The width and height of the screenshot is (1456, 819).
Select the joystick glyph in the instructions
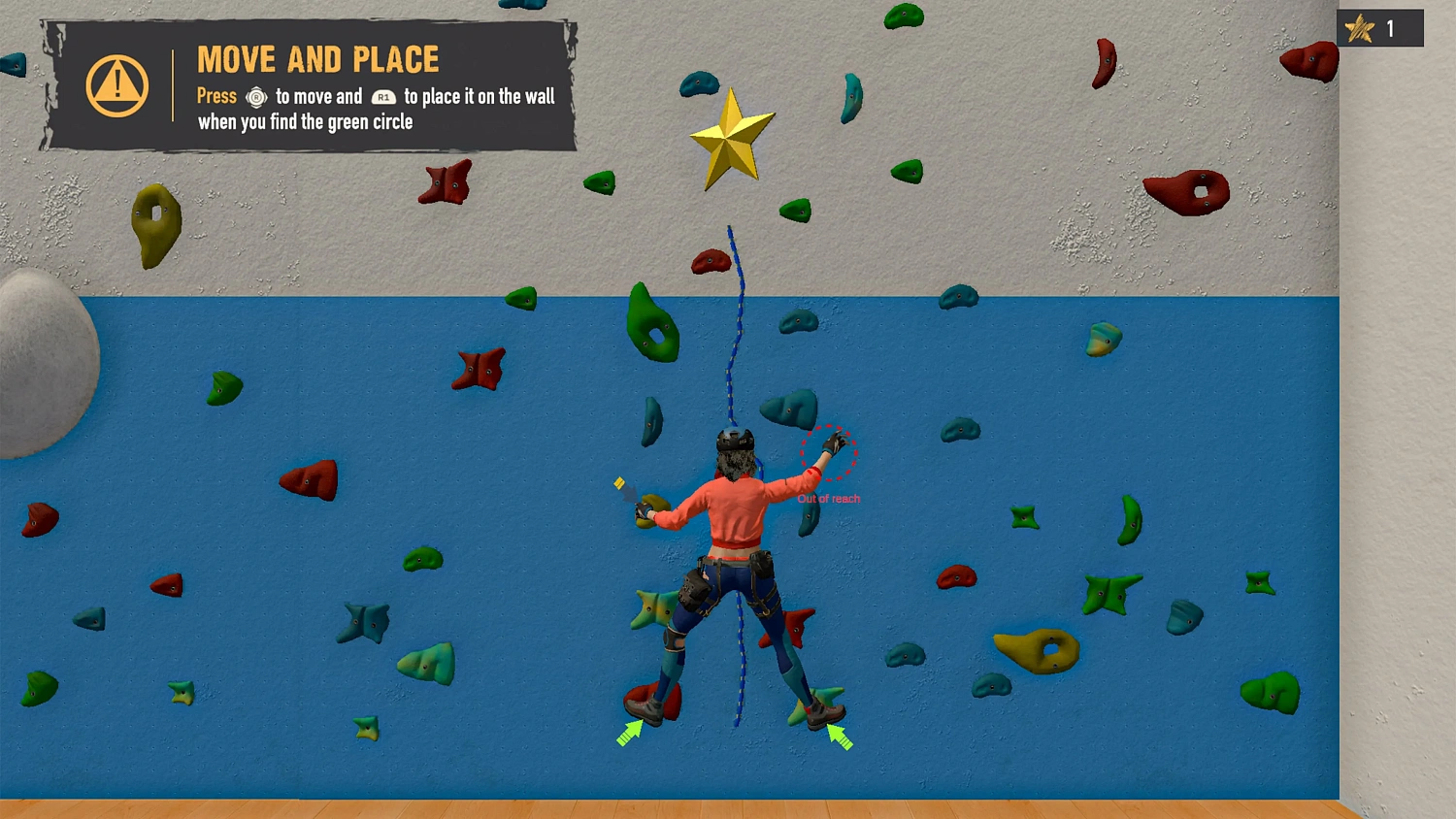256,97
